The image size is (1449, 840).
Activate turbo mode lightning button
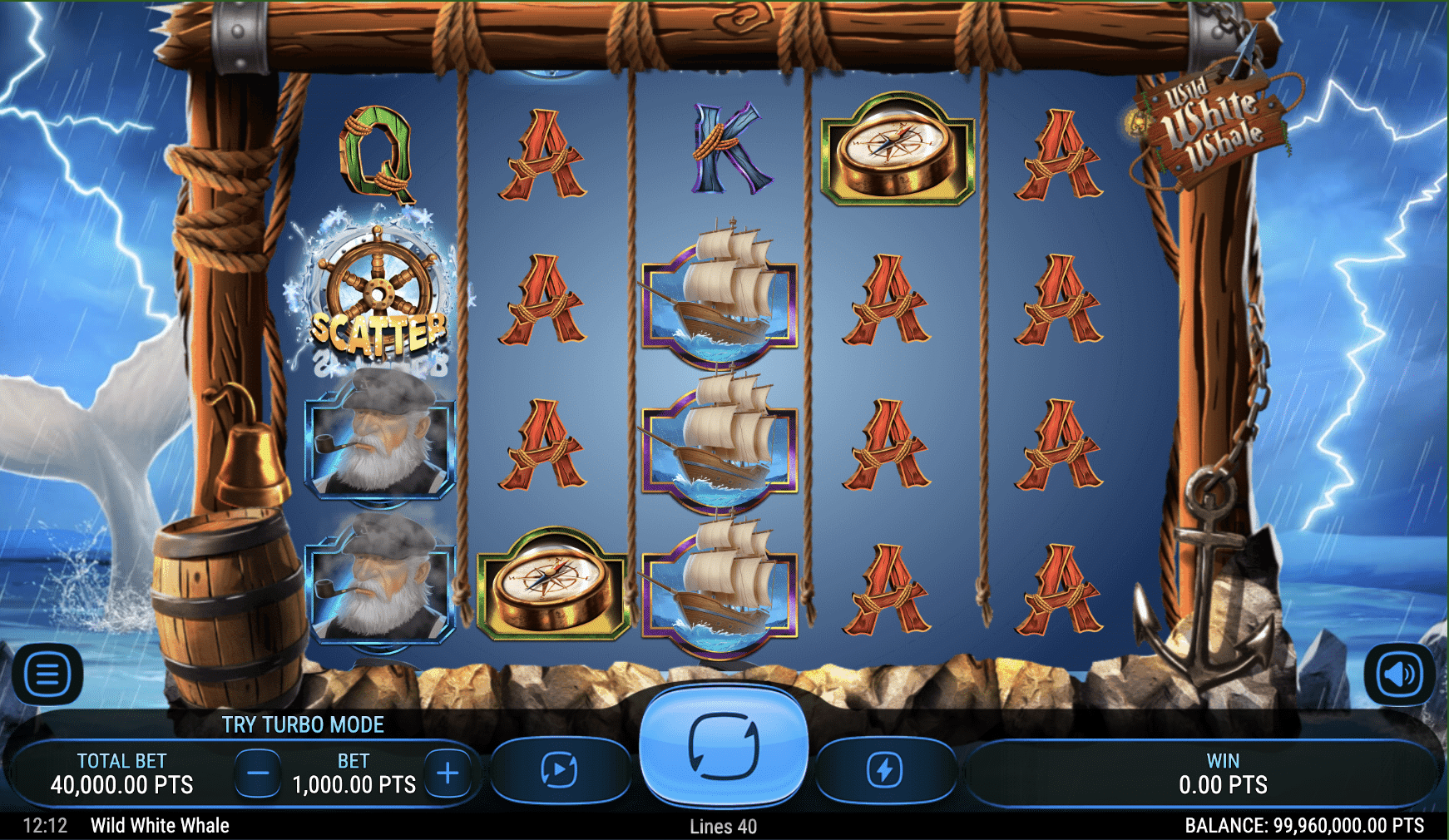884,770
